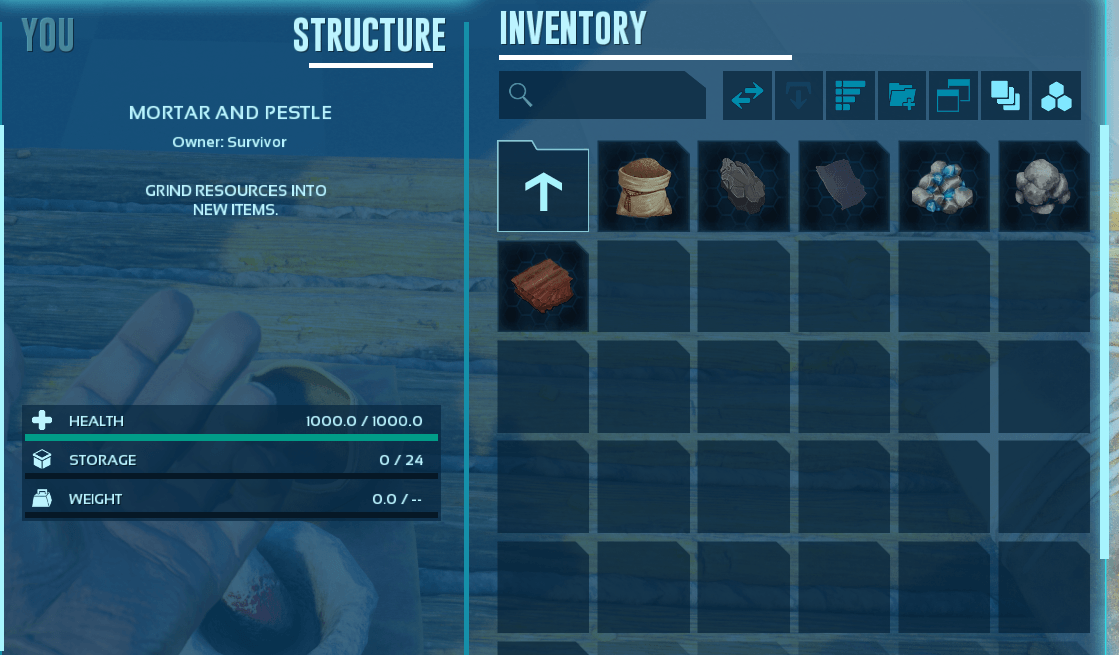
Task: Pick the dark hide sheet item
Action: (843, 186)
